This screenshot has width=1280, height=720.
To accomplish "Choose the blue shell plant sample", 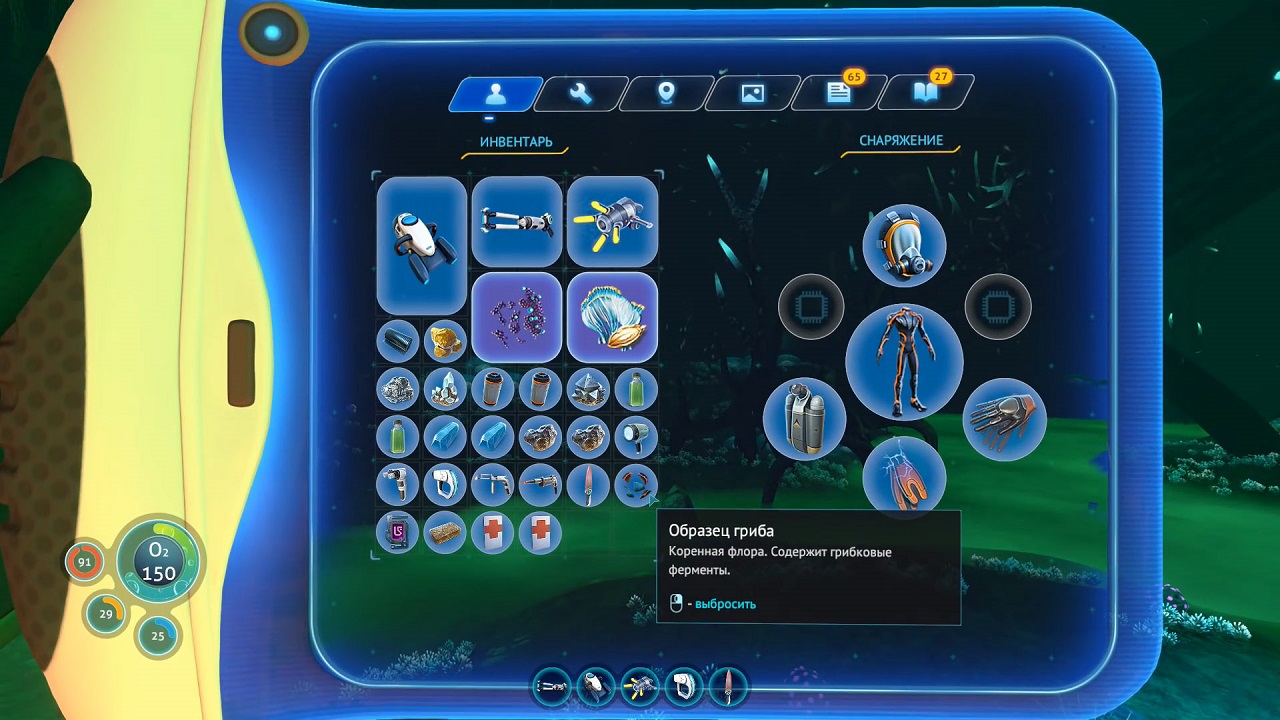I will [x=612, y=316].
